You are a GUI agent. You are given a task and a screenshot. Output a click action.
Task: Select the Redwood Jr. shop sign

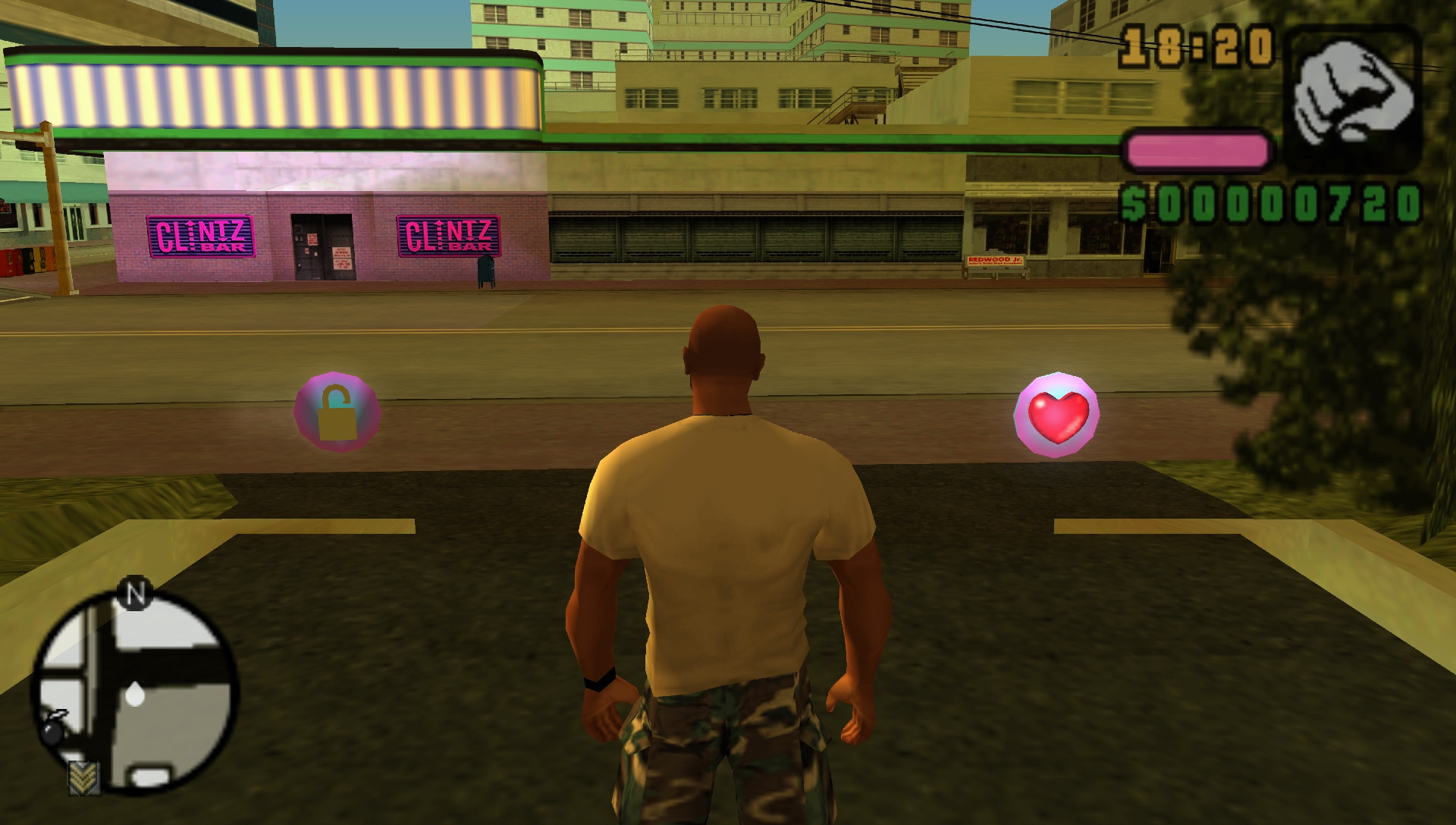(x=996, y=260)
